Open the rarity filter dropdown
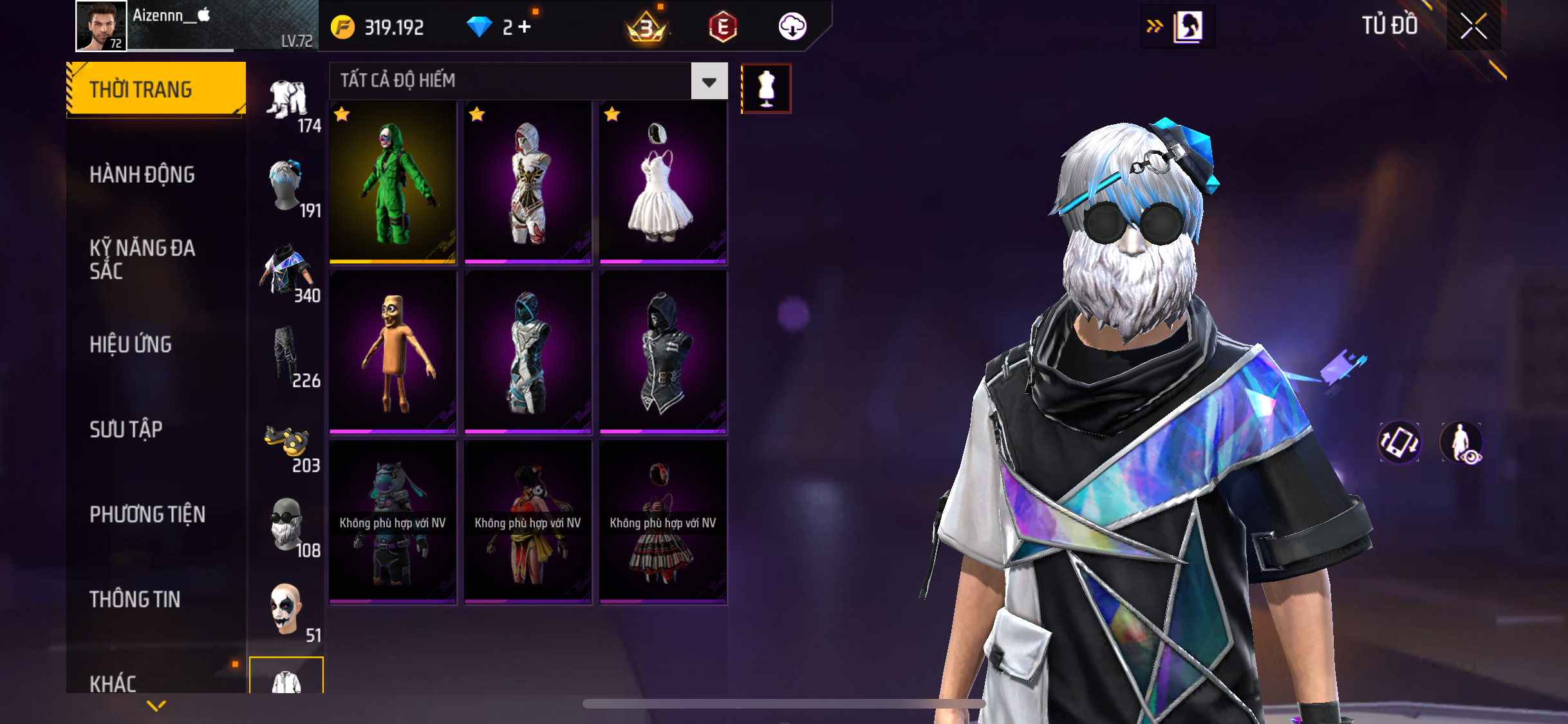Screen dimensions: 1568x724 click(x=709, y=81)
